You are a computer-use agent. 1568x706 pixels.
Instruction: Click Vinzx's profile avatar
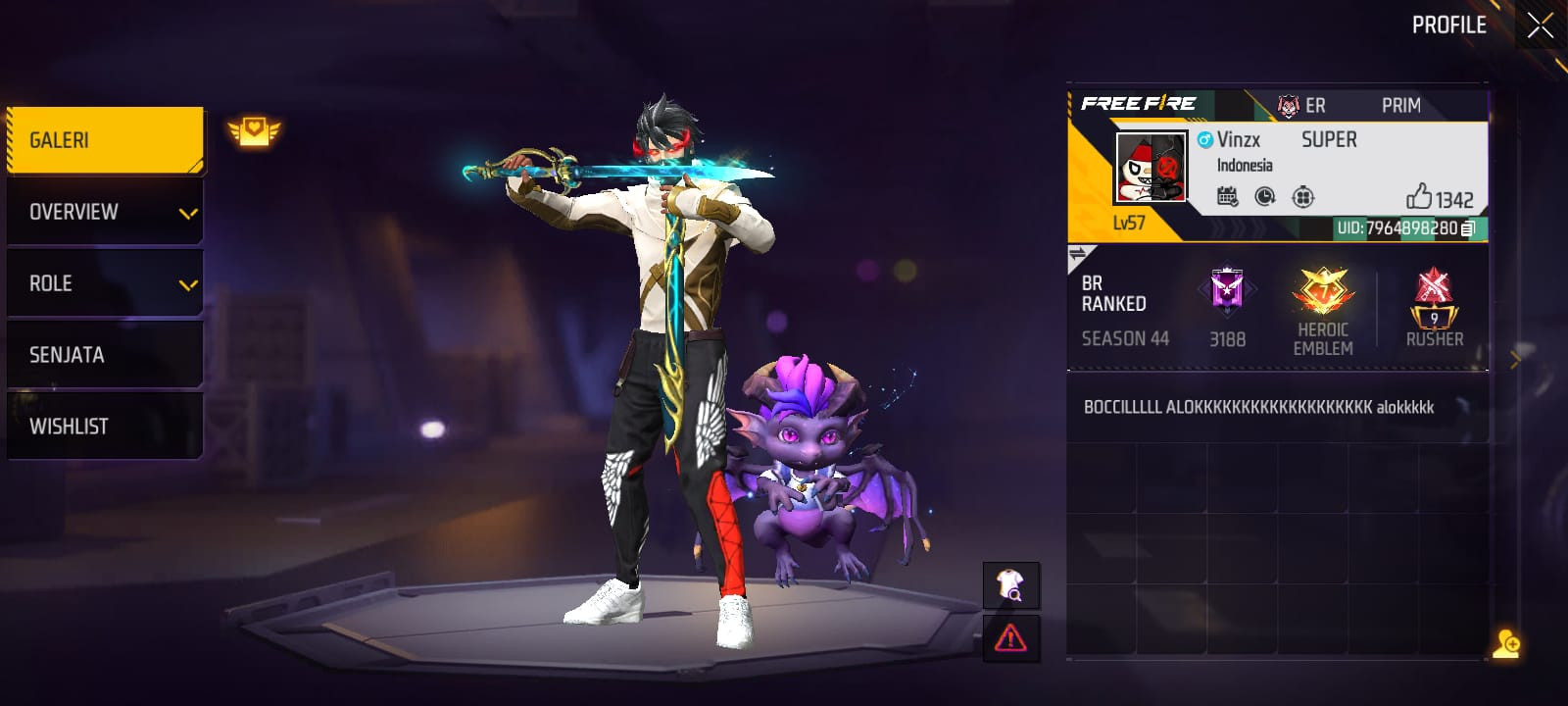click(x=1151, y=167)
